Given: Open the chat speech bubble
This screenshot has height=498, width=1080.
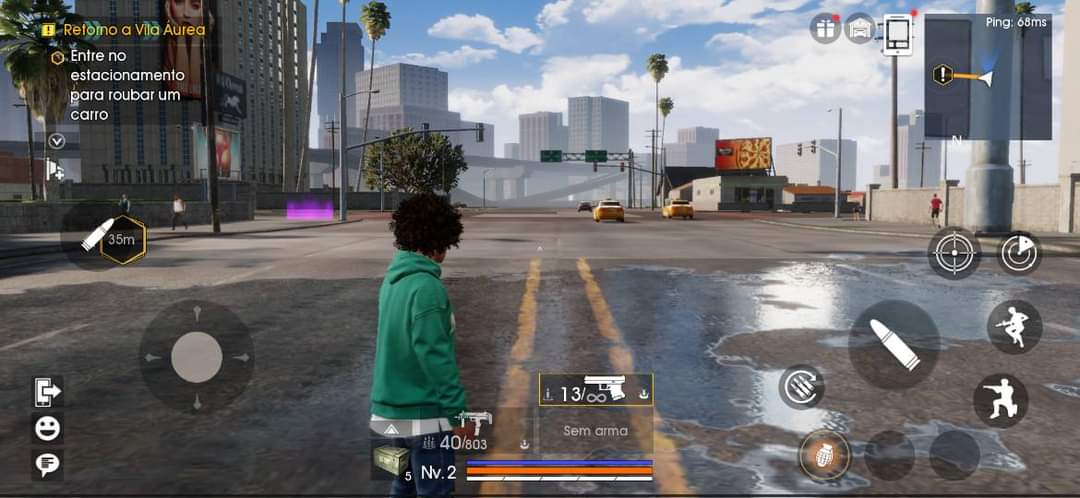Looking at the screenshot, I should [x=47, y=464].
